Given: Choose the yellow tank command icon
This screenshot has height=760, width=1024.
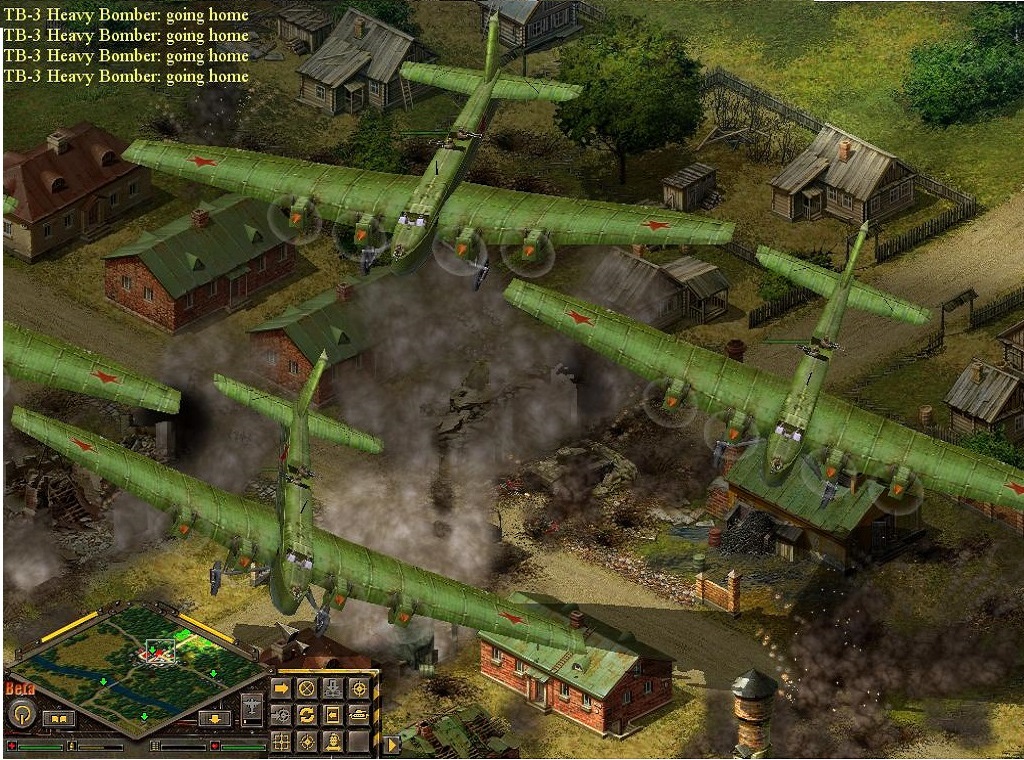Looking at the screenshot, I should (358, 715).
